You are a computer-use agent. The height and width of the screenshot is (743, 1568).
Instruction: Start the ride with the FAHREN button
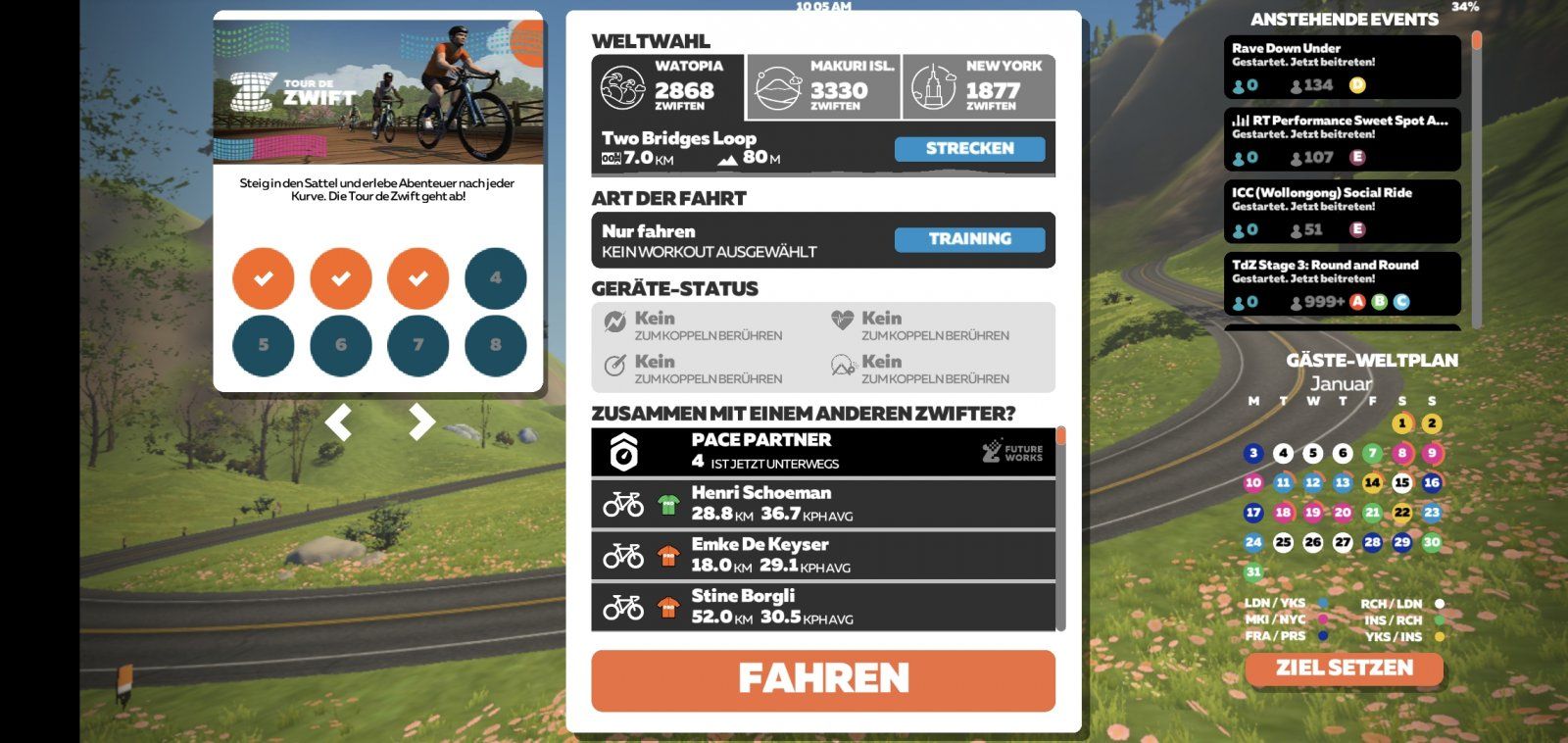822,679
